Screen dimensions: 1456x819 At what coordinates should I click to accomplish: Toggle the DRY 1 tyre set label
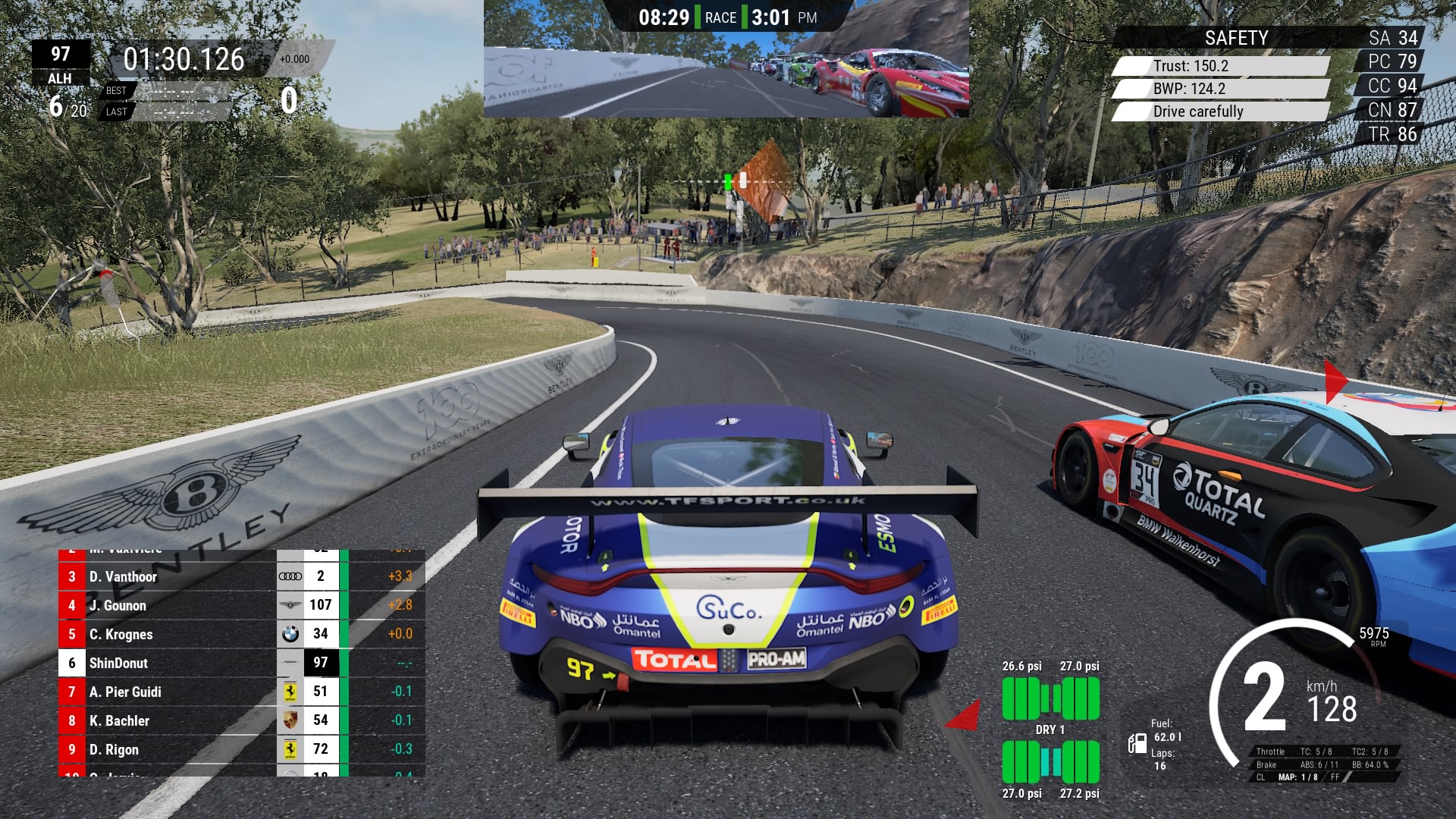coord(1050,728)
